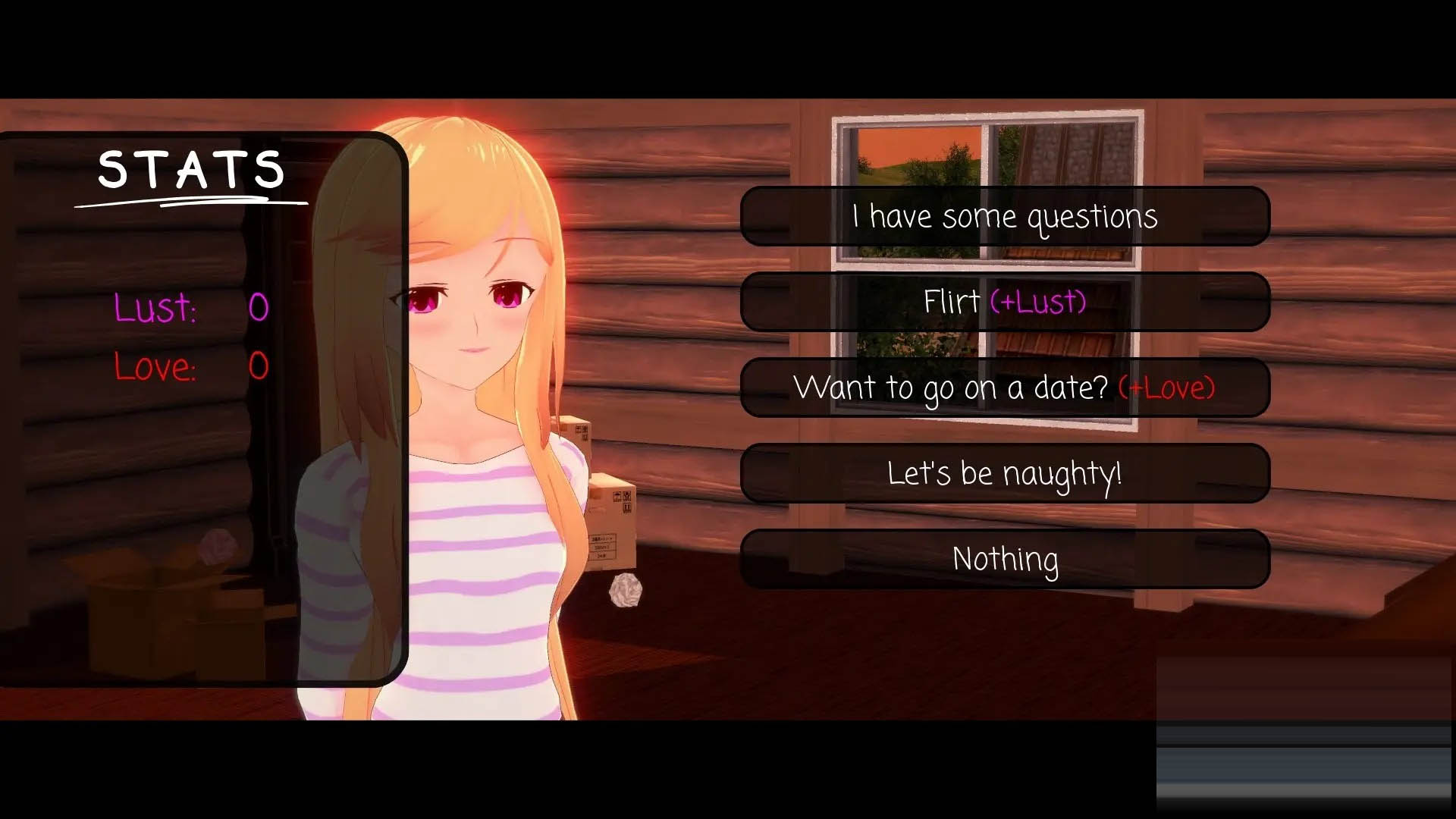Pick "Want to go on a date? (+Love)"
1456x819 pixels.
tap(1006, 388)
